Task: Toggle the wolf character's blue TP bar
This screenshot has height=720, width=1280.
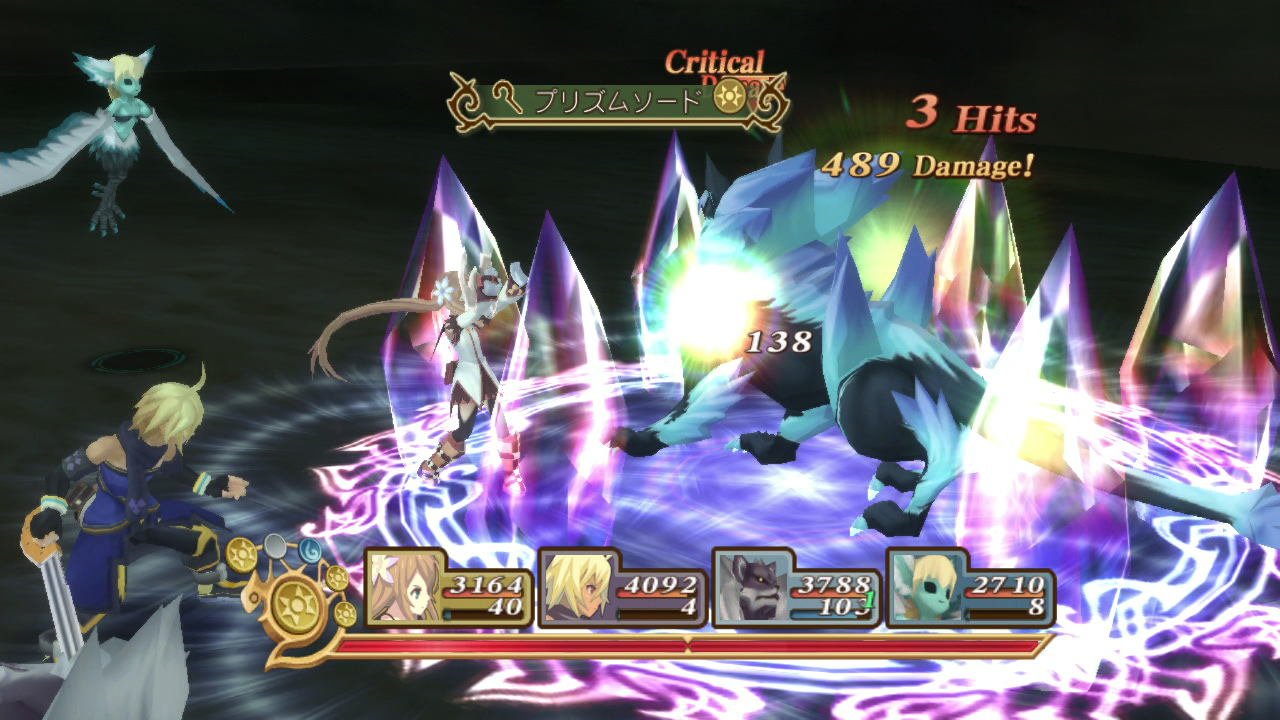Action: tap(824, 613)
